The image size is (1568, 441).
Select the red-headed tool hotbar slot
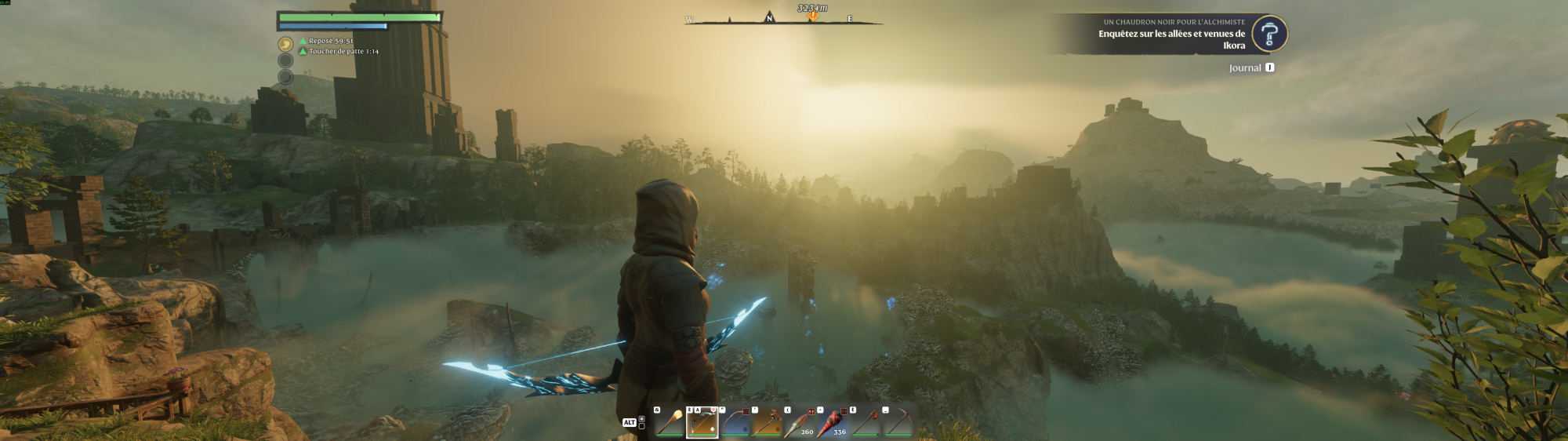(x=865, y=424)
